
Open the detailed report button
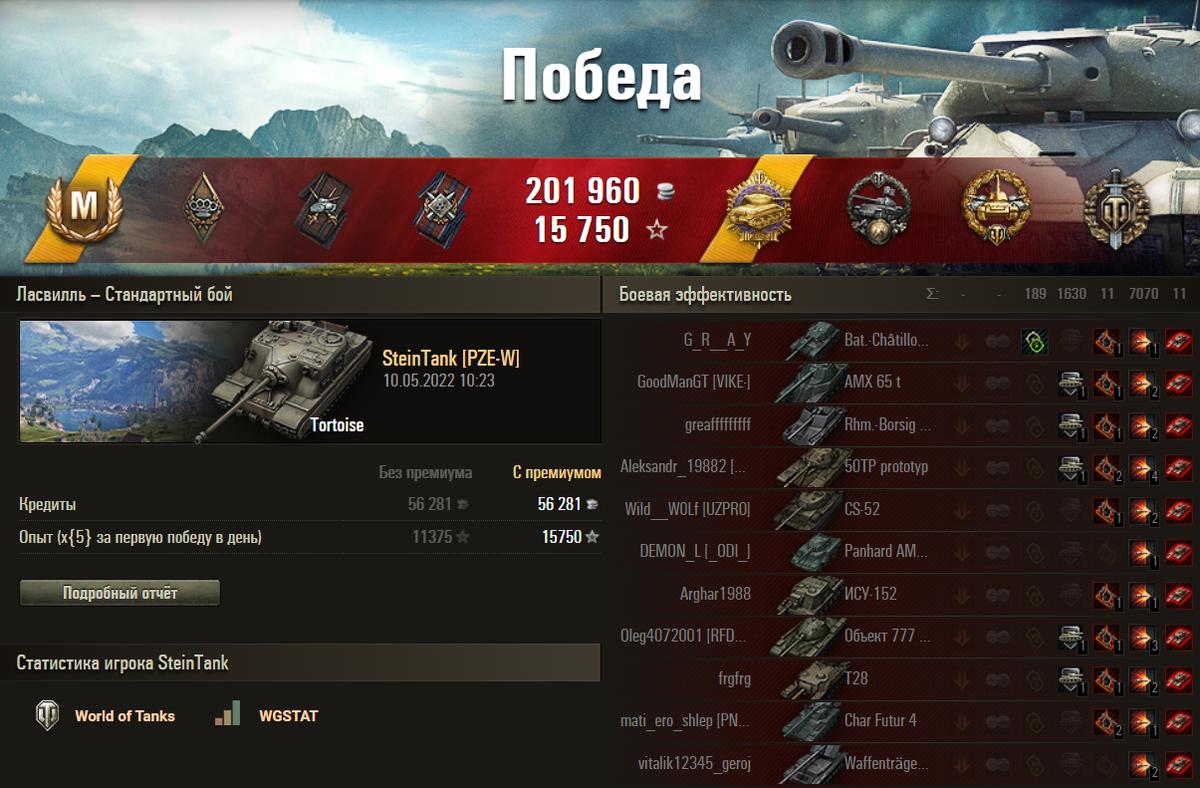pyautogui.click(x=120, y=593)
